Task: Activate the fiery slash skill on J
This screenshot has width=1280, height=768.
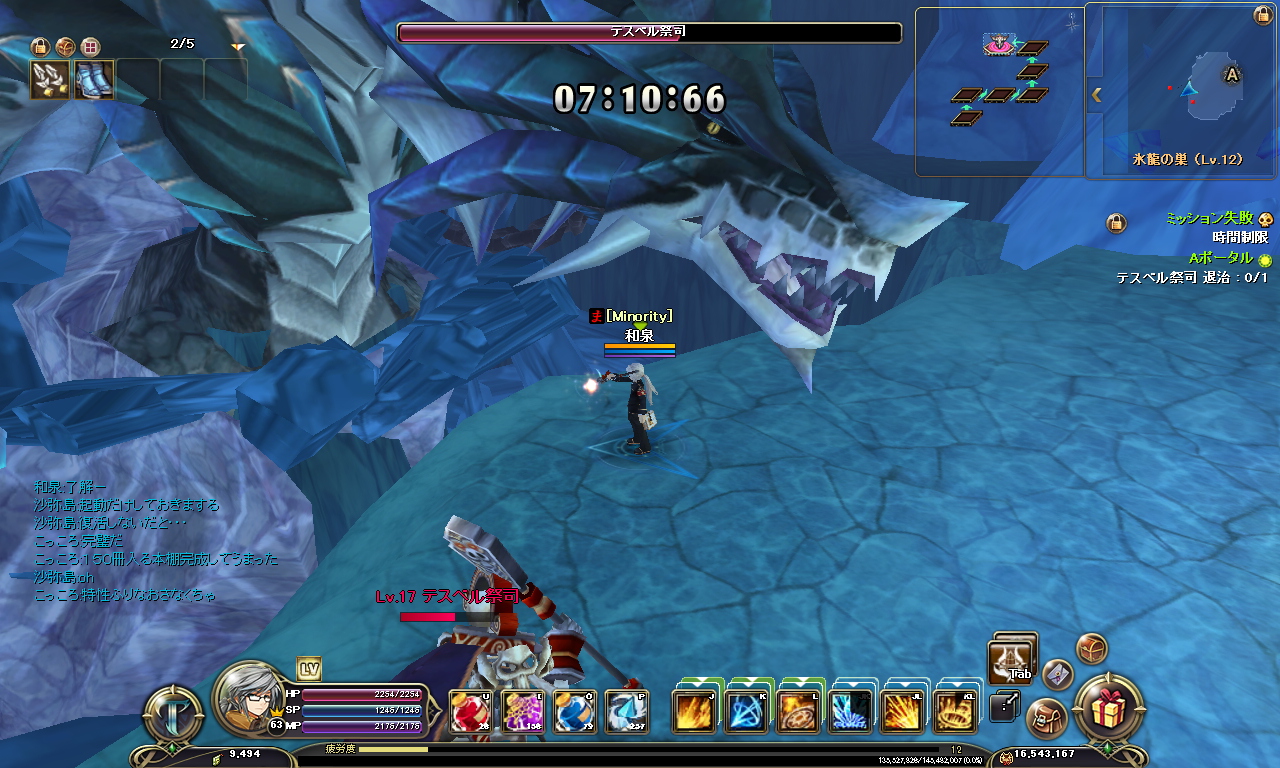Action: (695, 712)
